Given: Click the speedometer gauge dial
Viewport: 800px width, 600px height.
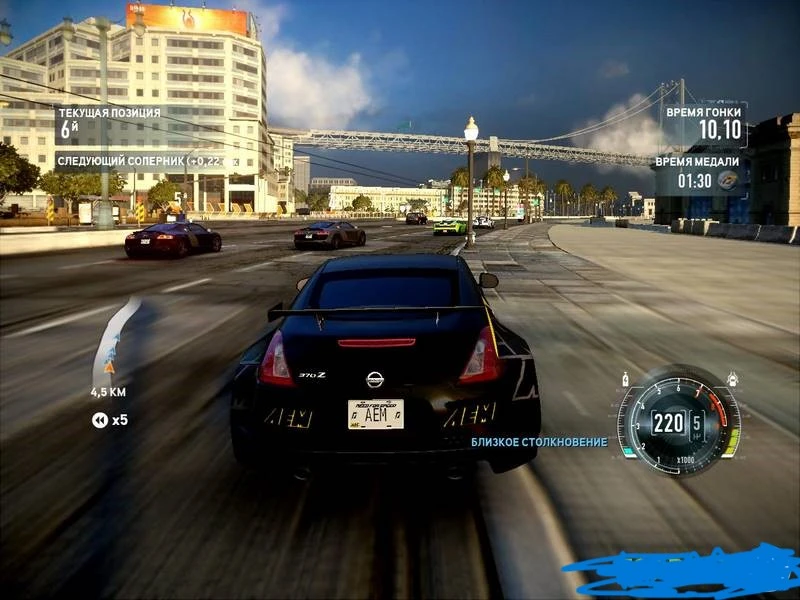Looking at the screenshot, I should pos(679,421).
